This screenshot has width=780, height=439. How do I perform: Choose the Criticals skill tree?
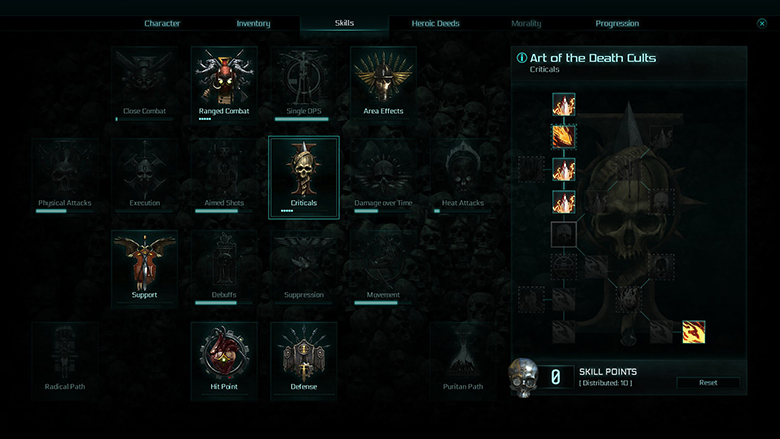tap(304, 174)
